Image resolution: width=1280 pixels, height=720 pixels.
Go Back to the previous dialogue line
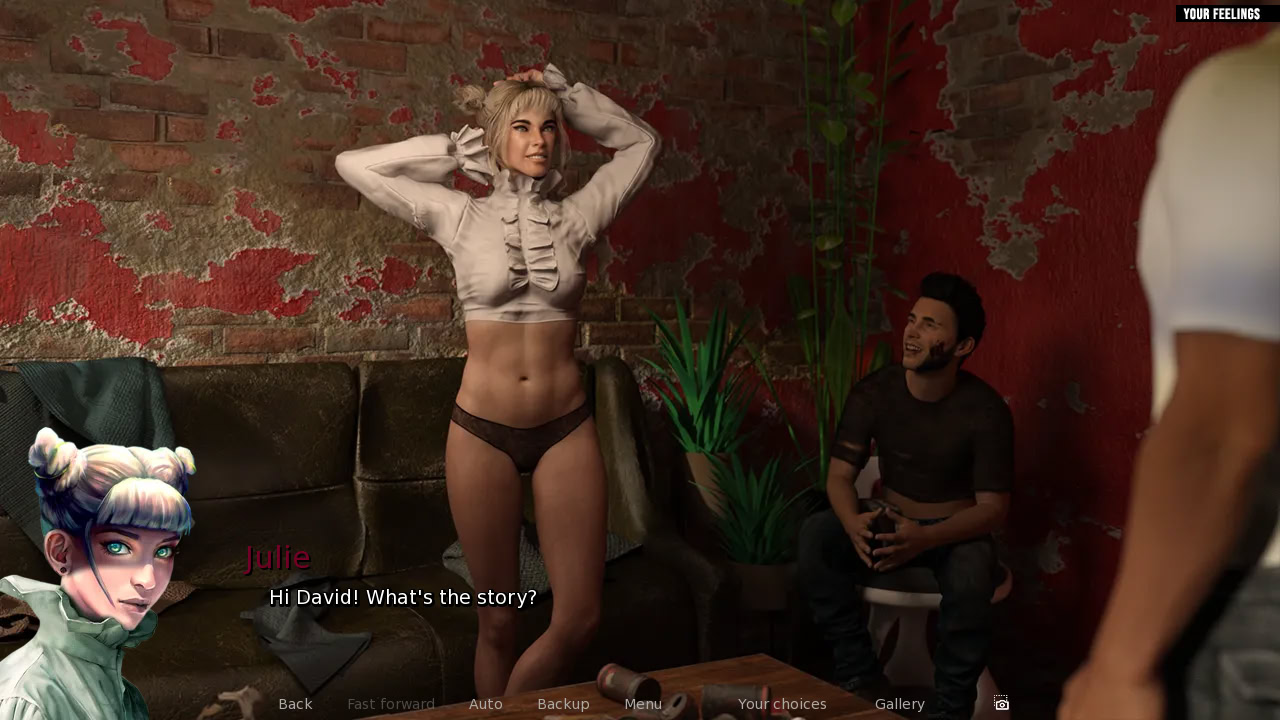pos(295,703)
